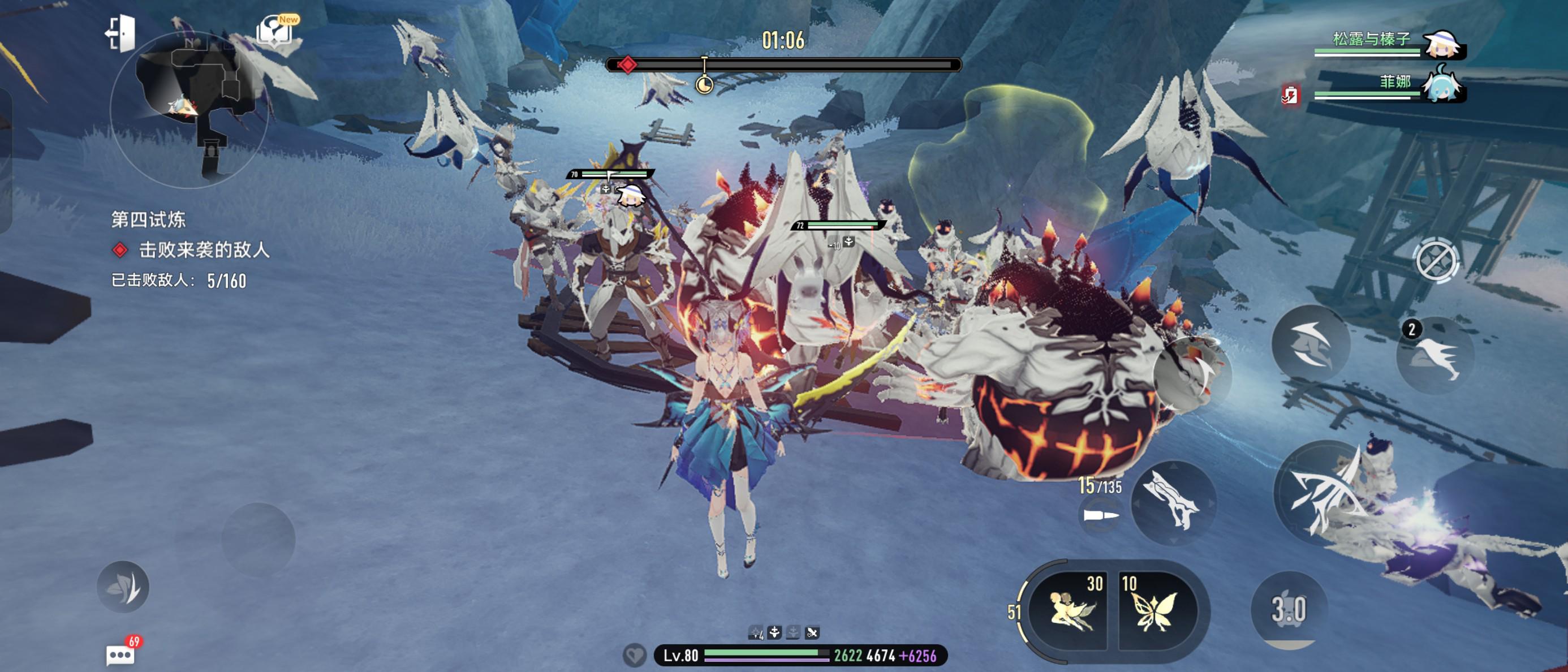1568x672 pixels.
Task: Tap the skill on 3.0 cooldown
Action: (x=1289, y=609)
